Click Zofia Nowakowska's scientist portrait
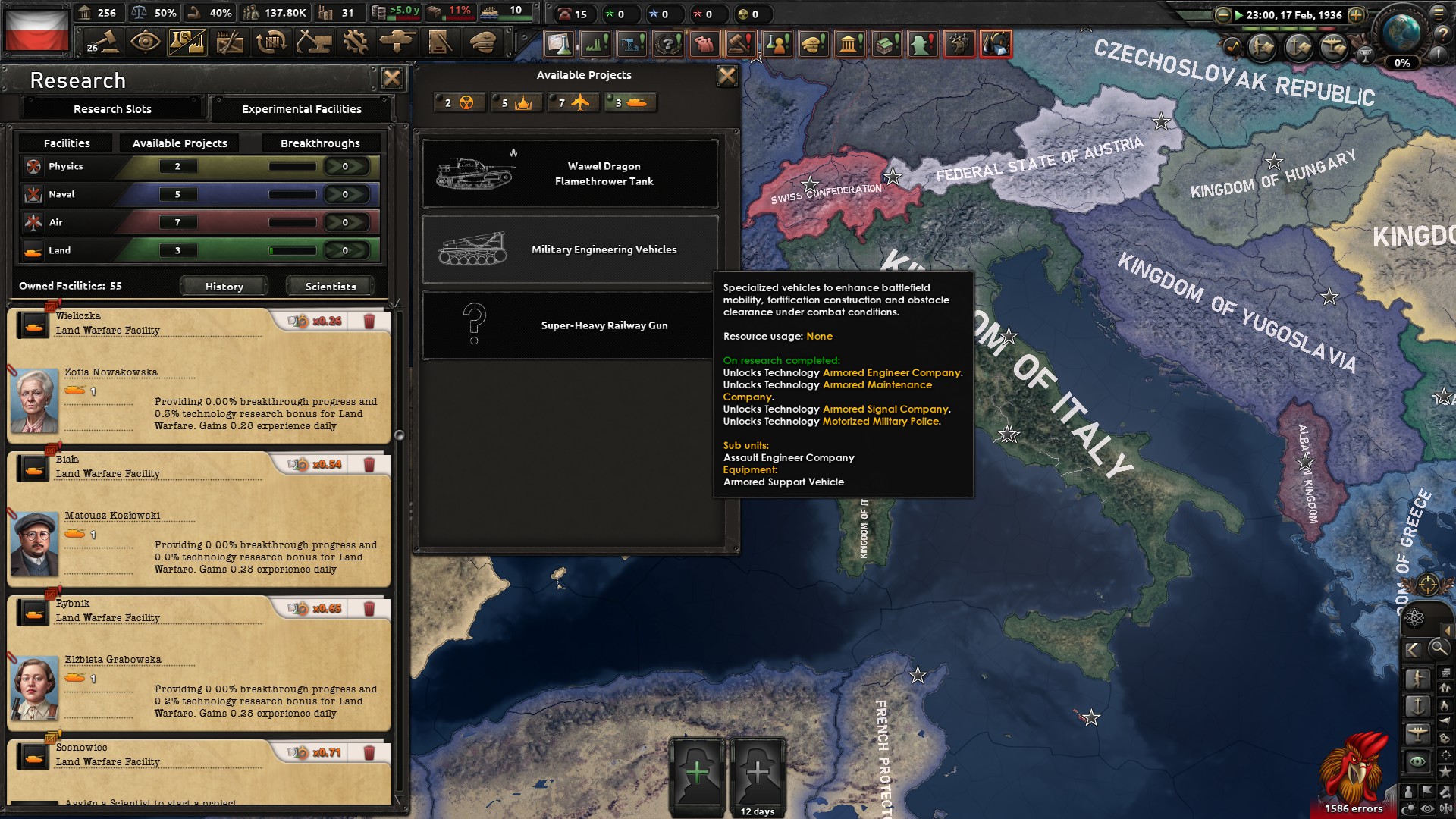 (x=34, y=400)
